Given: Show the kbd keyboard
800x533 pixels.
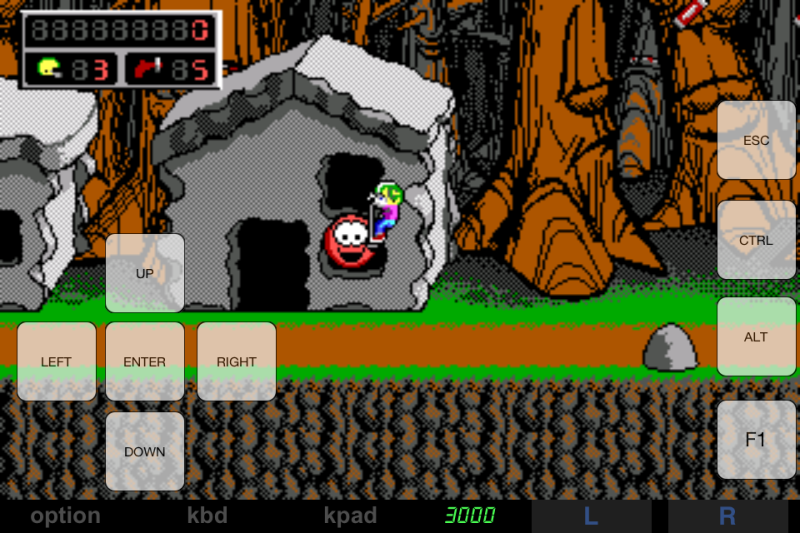Looking at the screenshot, I should point(208,516).
